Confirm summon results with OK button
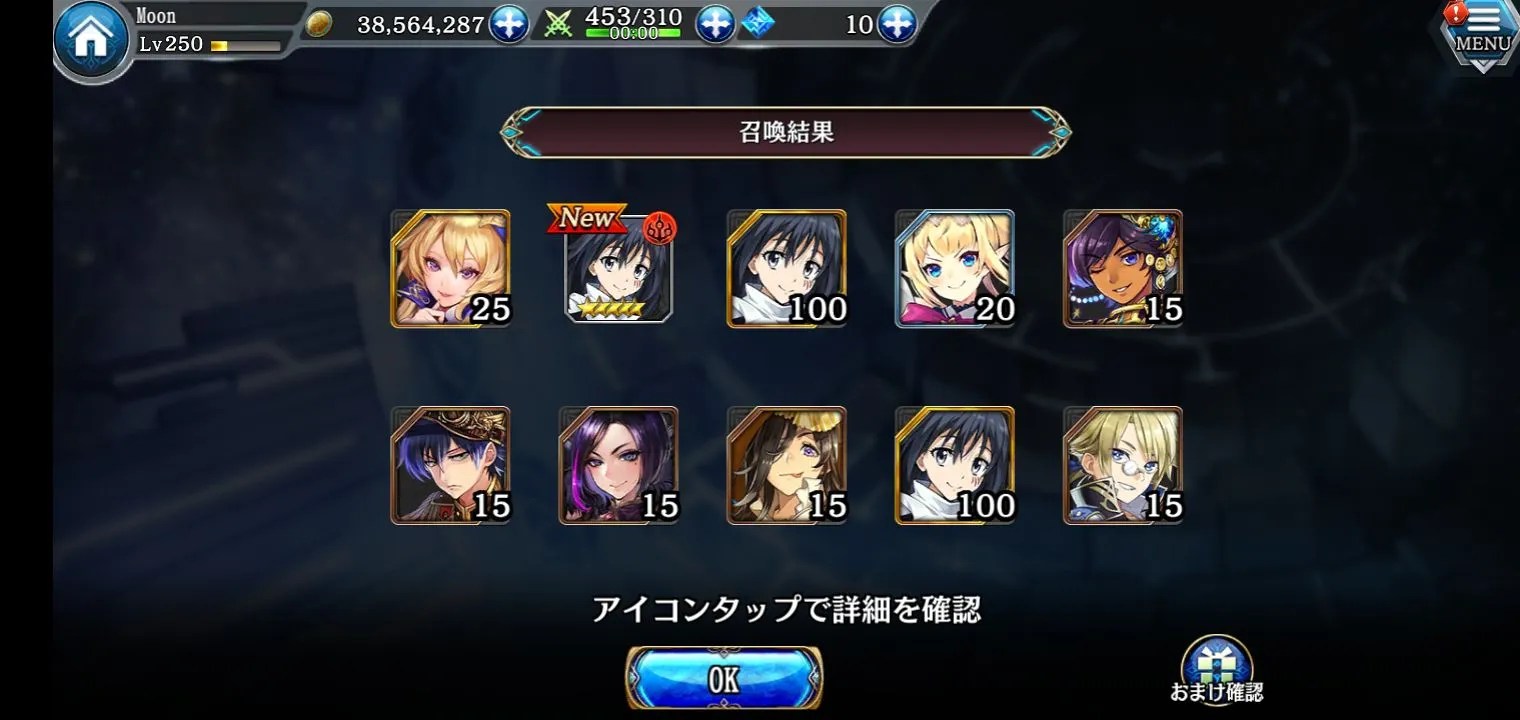Image resolution: width=1520 pixels, height=720 pixels. coord(724,679)
